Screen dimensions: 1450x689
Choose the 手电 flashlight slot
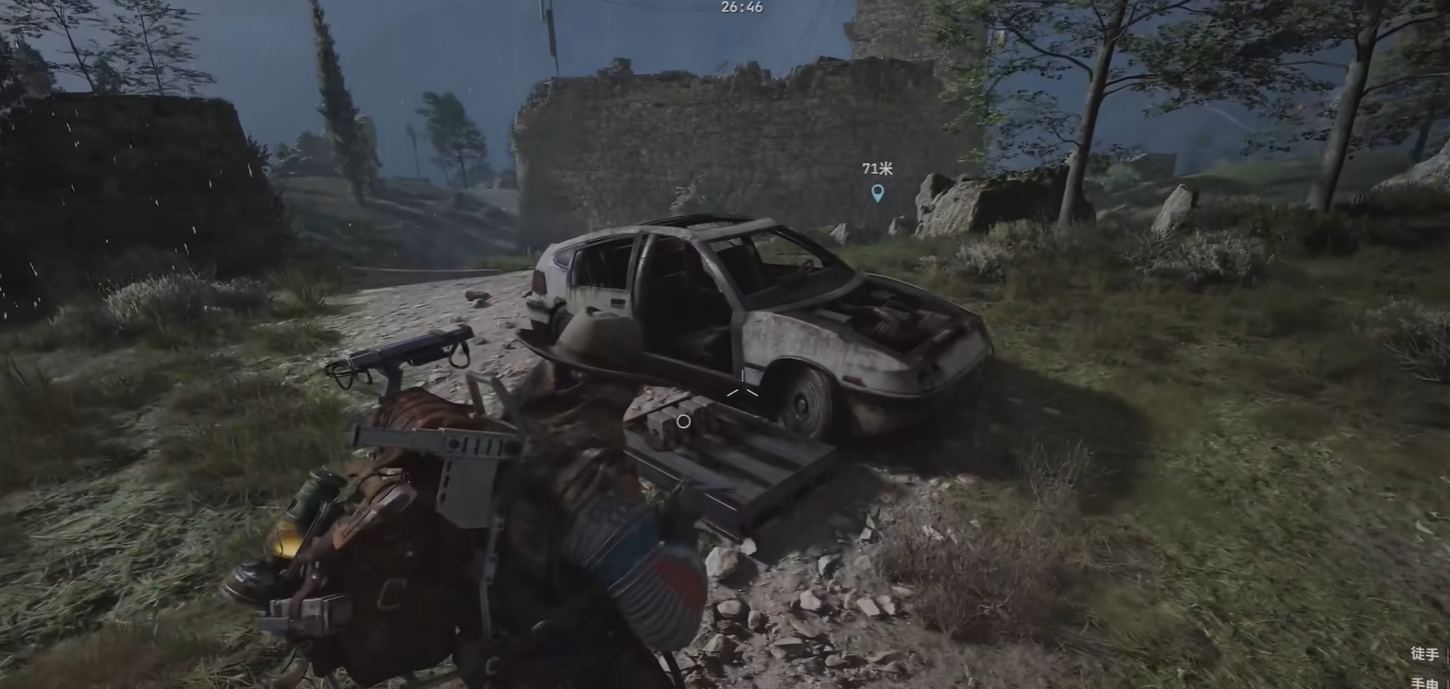pos(1425,684)
